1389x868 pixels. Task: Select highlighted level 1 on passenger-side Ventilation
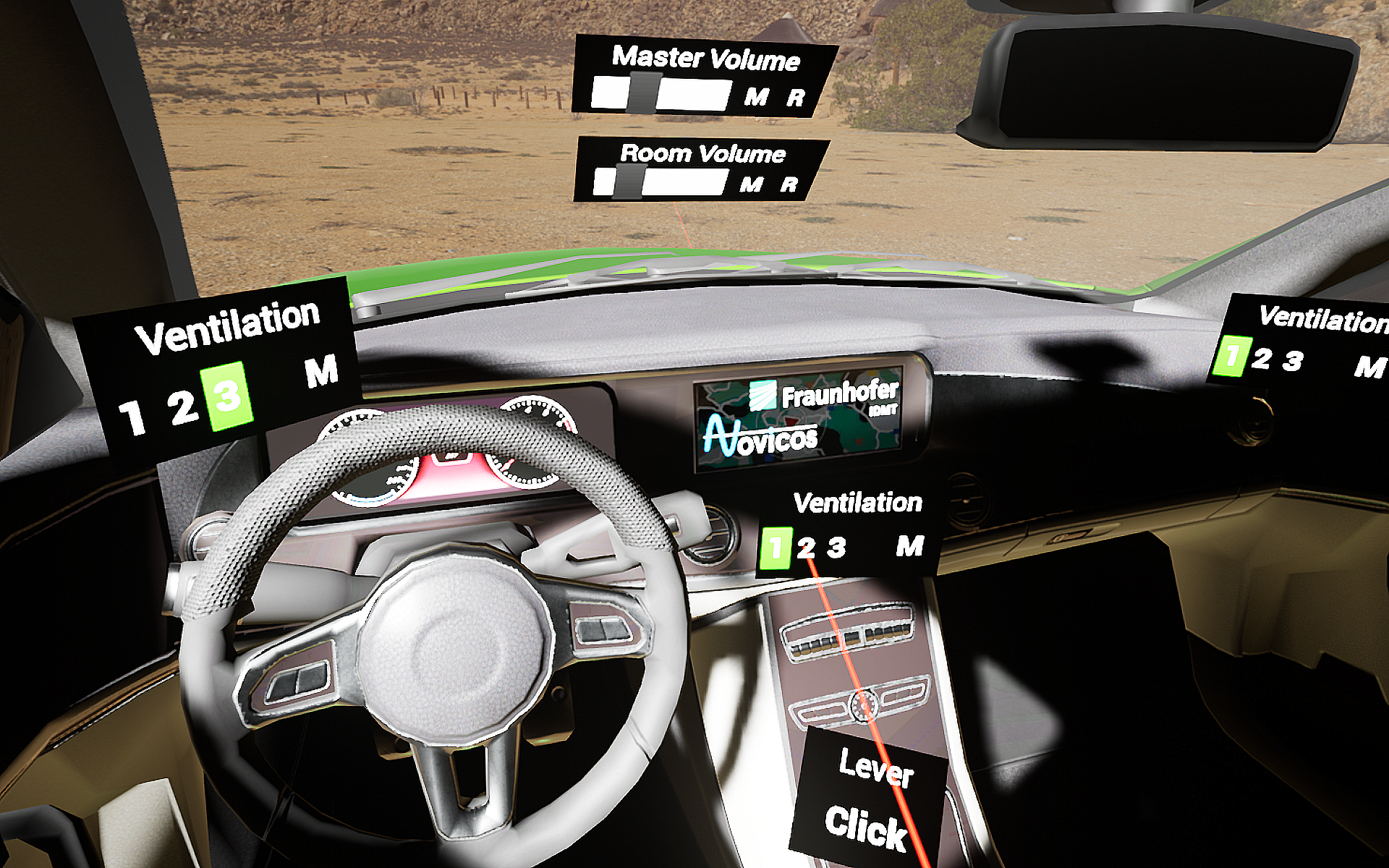[x=1229, y=355]
